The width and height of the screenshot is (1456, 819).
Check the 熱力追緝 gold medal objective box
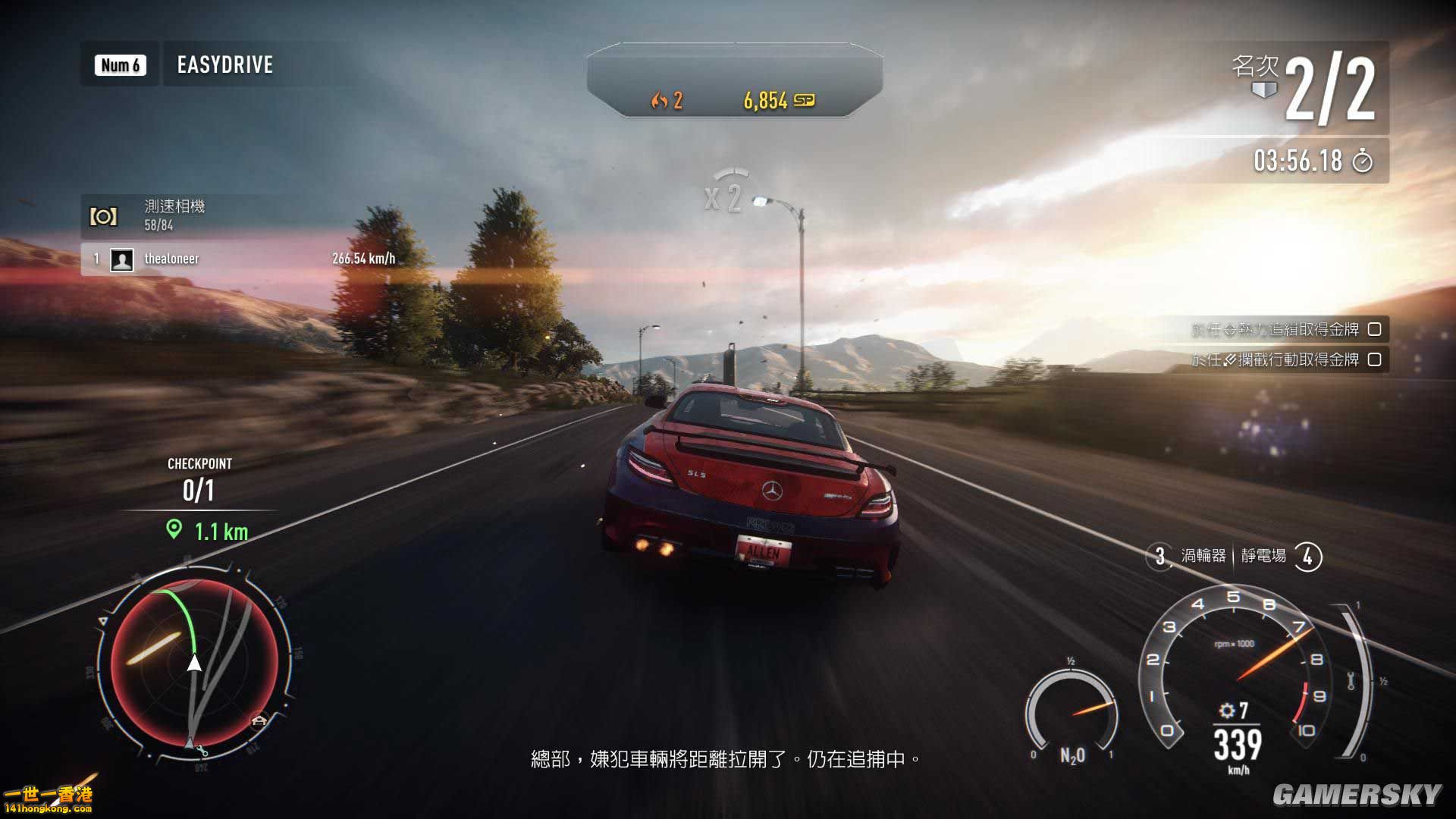point(1374,330)
